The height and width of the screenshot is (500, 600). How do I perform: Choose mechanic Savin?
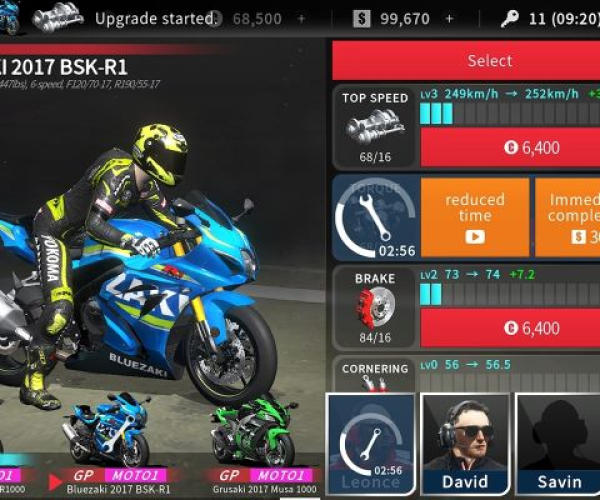(558, 445)
